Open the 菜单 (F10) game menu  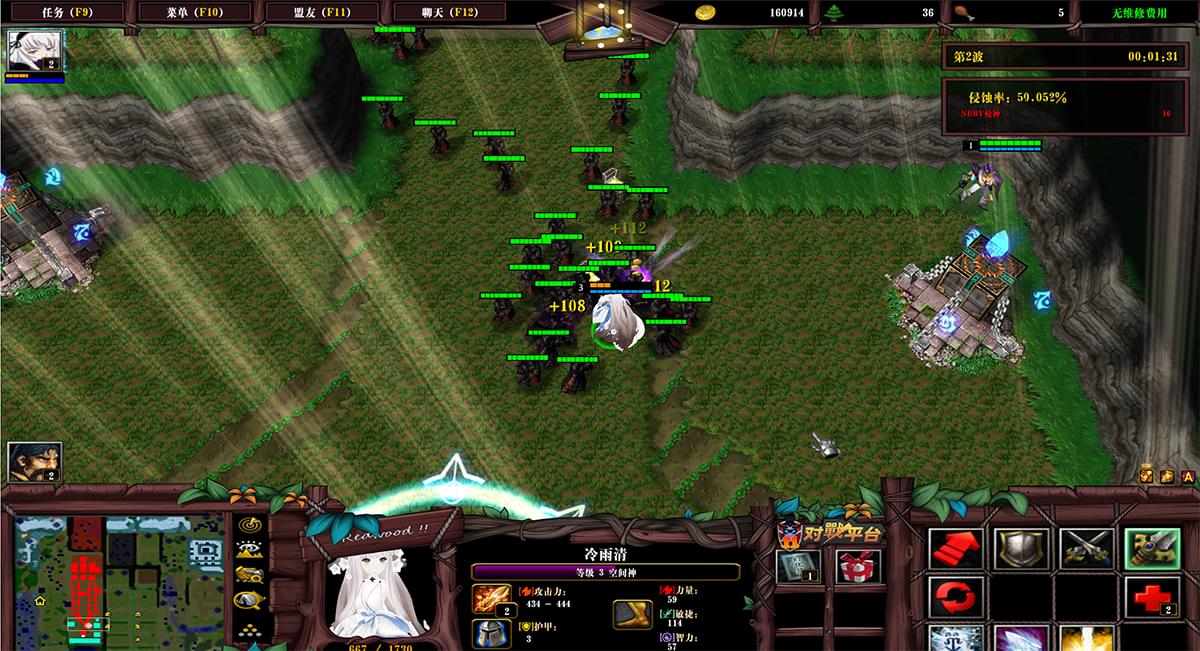195,12
